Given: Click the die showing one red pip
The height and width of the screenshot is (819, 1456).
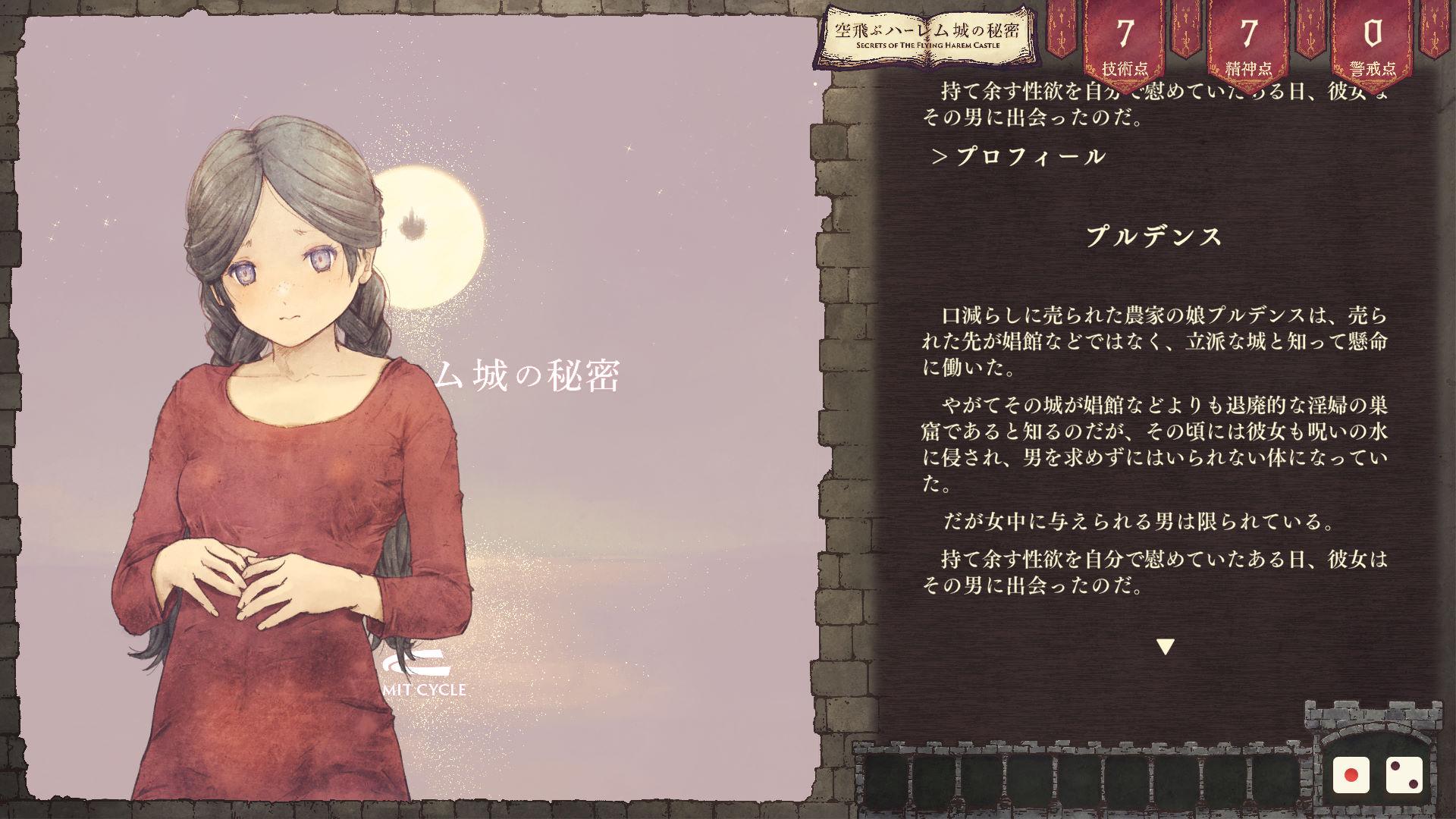Looking at the screenshot, I should [x=1351, y=776].
